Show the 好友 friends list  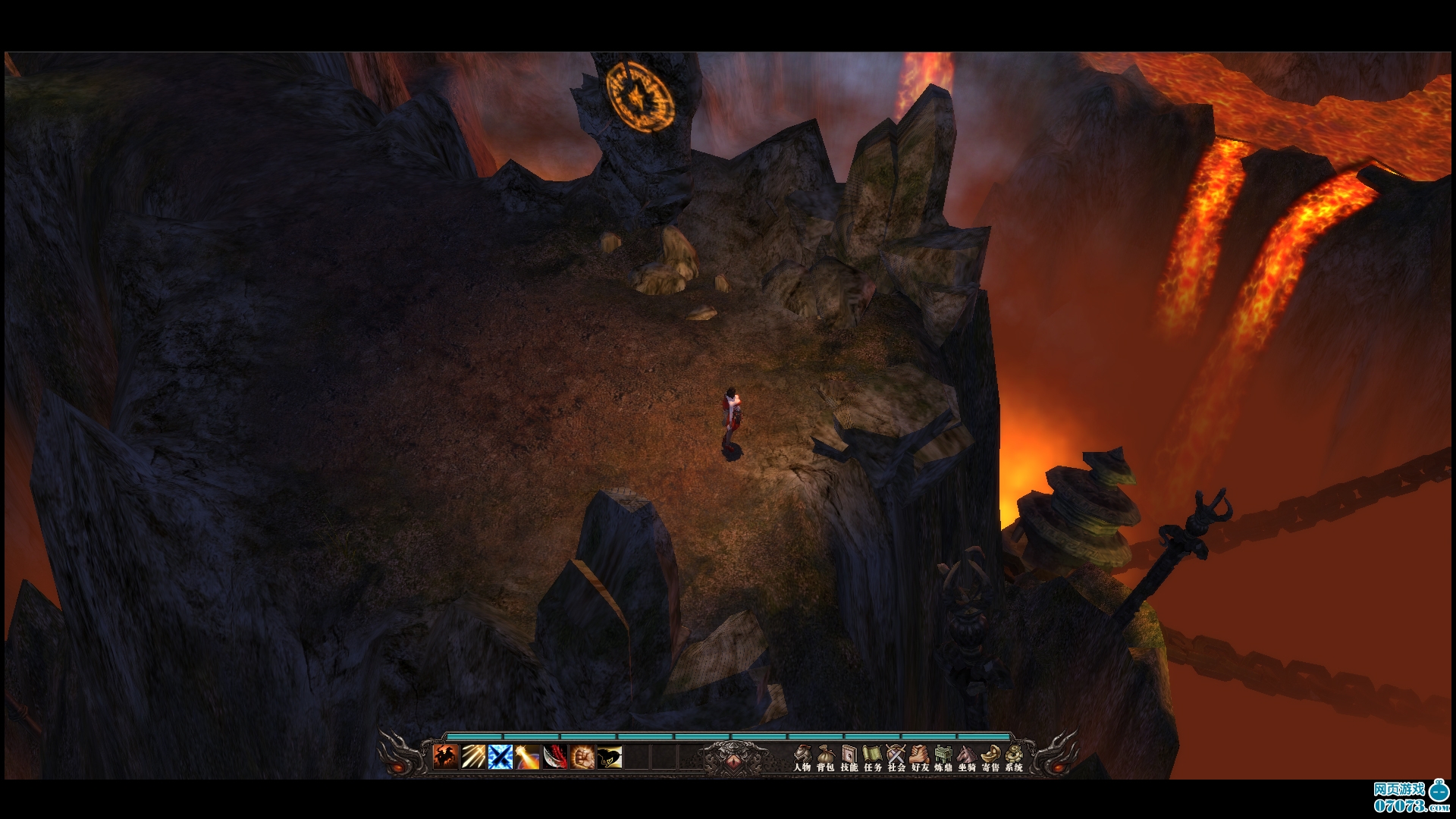pos(920,758)
